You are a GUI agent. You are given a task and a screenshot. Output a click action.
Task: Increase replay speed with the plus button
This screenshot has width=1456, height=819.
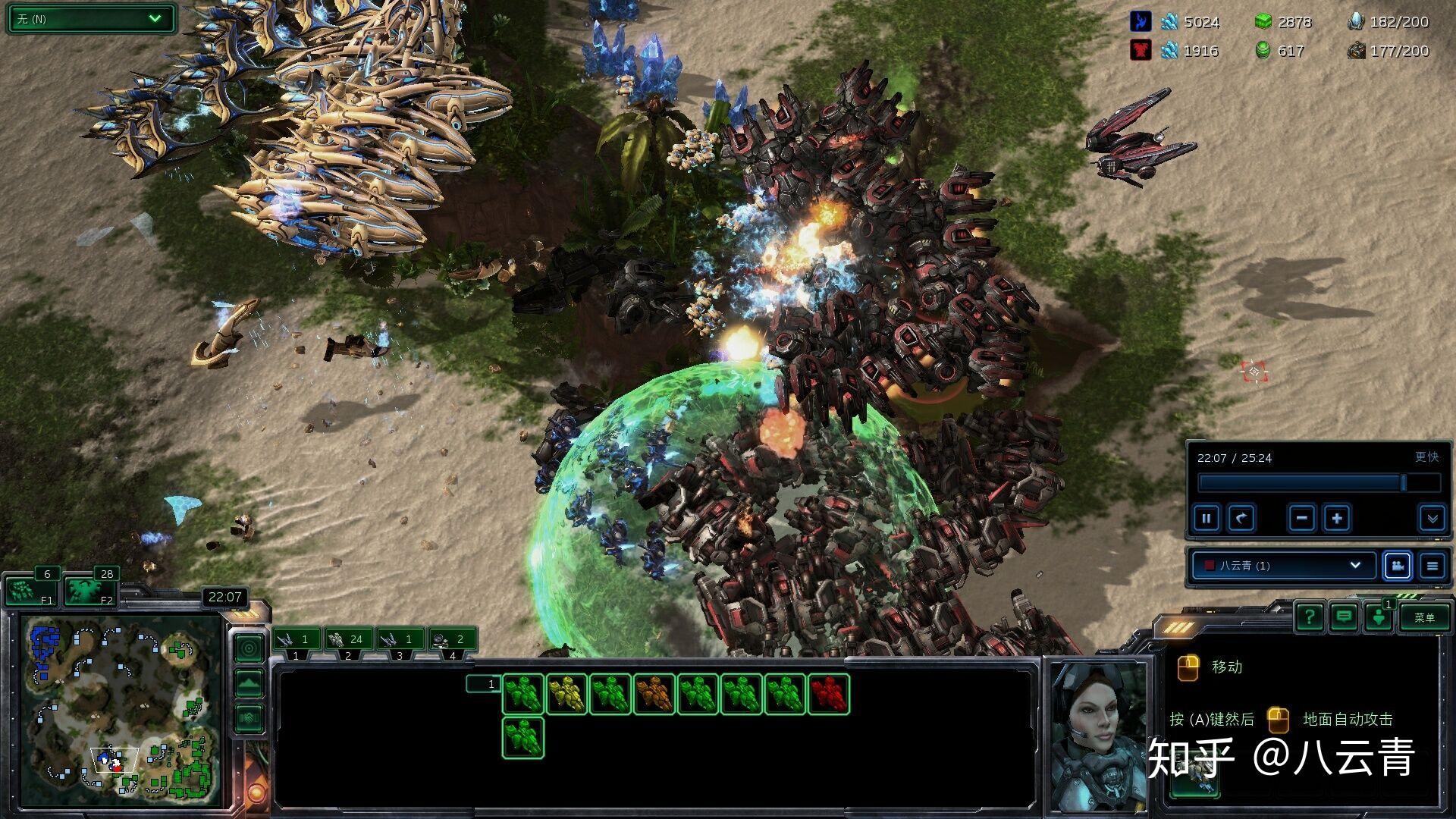(x=1337, y=519)
